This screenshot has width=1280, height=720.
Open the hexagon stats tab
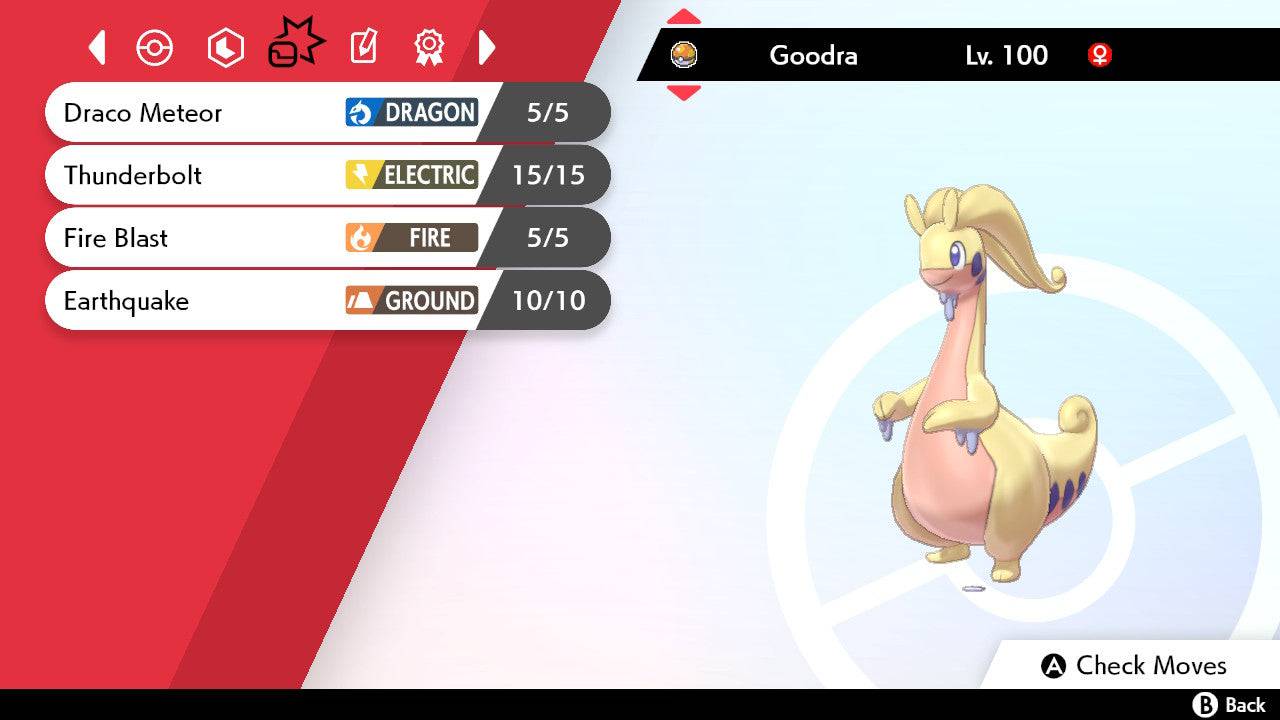[x=225, y=48]
